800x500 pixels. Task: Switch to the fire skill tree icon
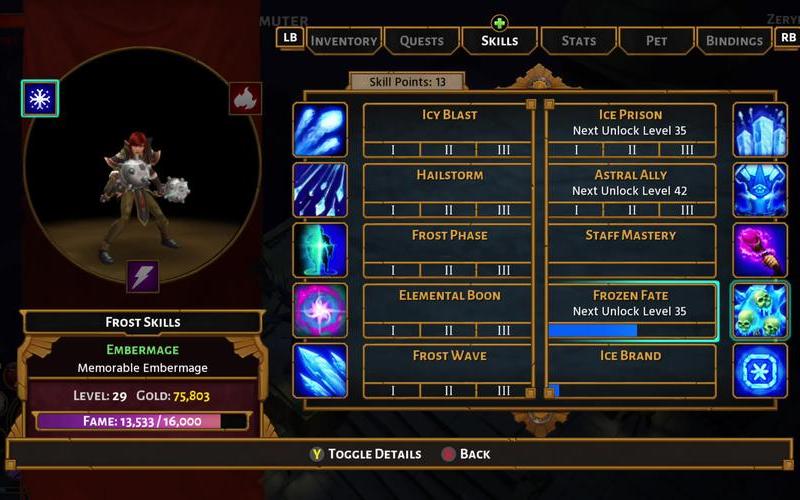tap(245, 98)
